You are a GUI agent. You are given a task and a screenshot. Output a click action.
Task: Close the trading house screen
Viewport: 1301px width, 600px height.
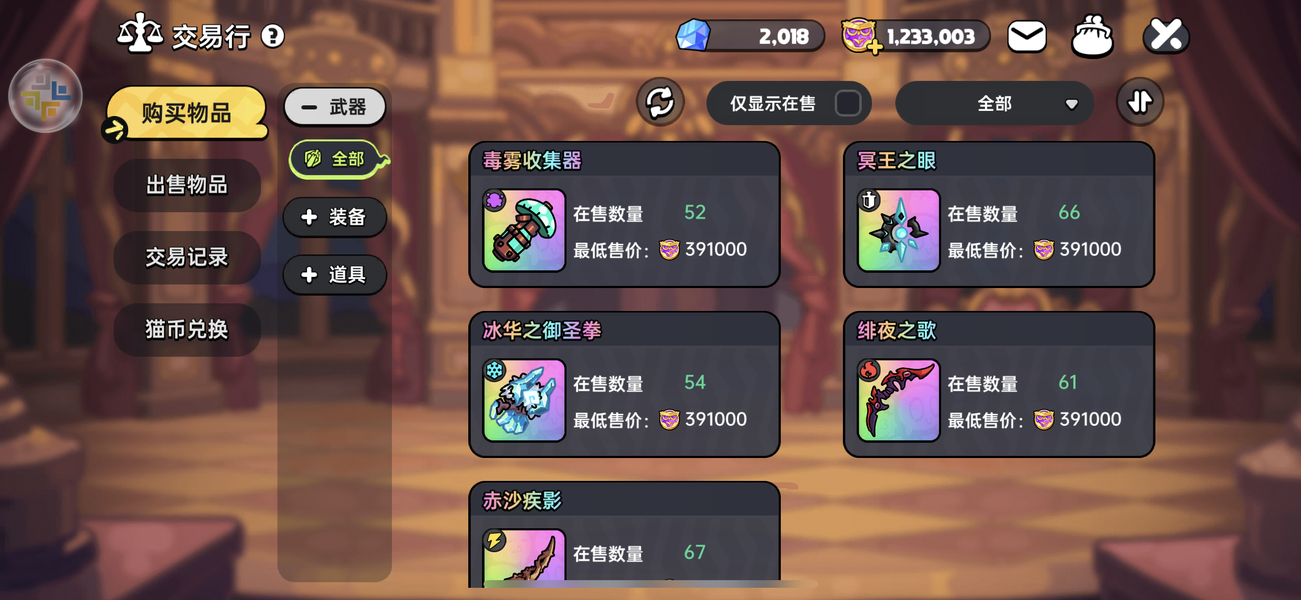click(1166, 36)
